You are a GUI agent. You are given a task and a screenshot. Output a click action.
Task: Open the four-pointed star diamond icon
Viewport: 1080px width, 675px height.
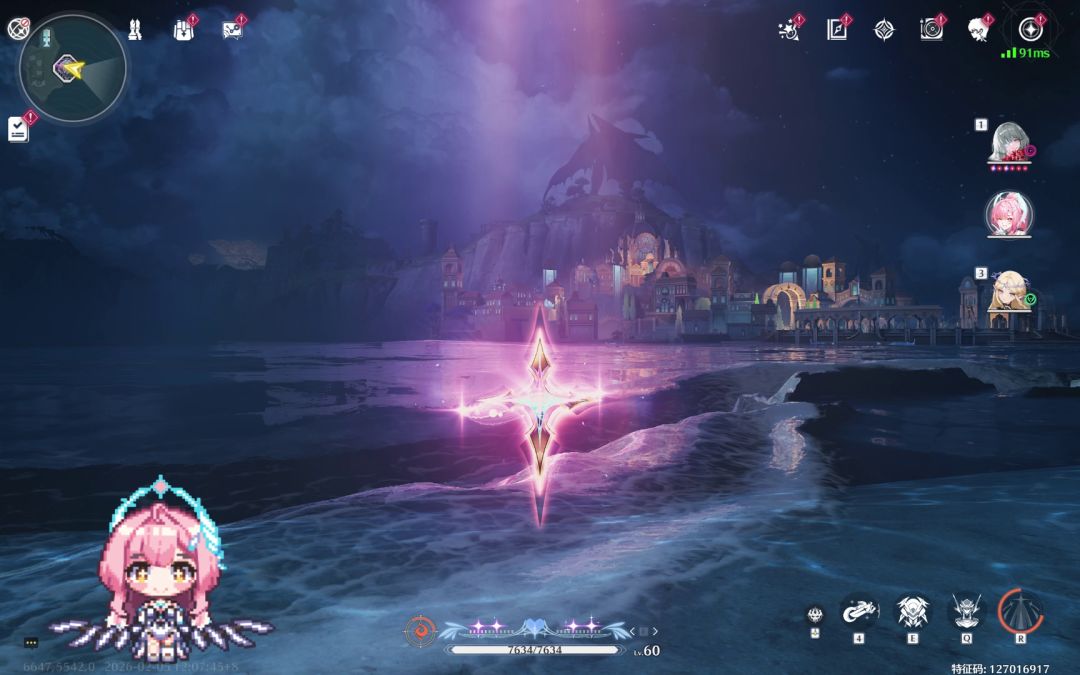coord(884,30)
